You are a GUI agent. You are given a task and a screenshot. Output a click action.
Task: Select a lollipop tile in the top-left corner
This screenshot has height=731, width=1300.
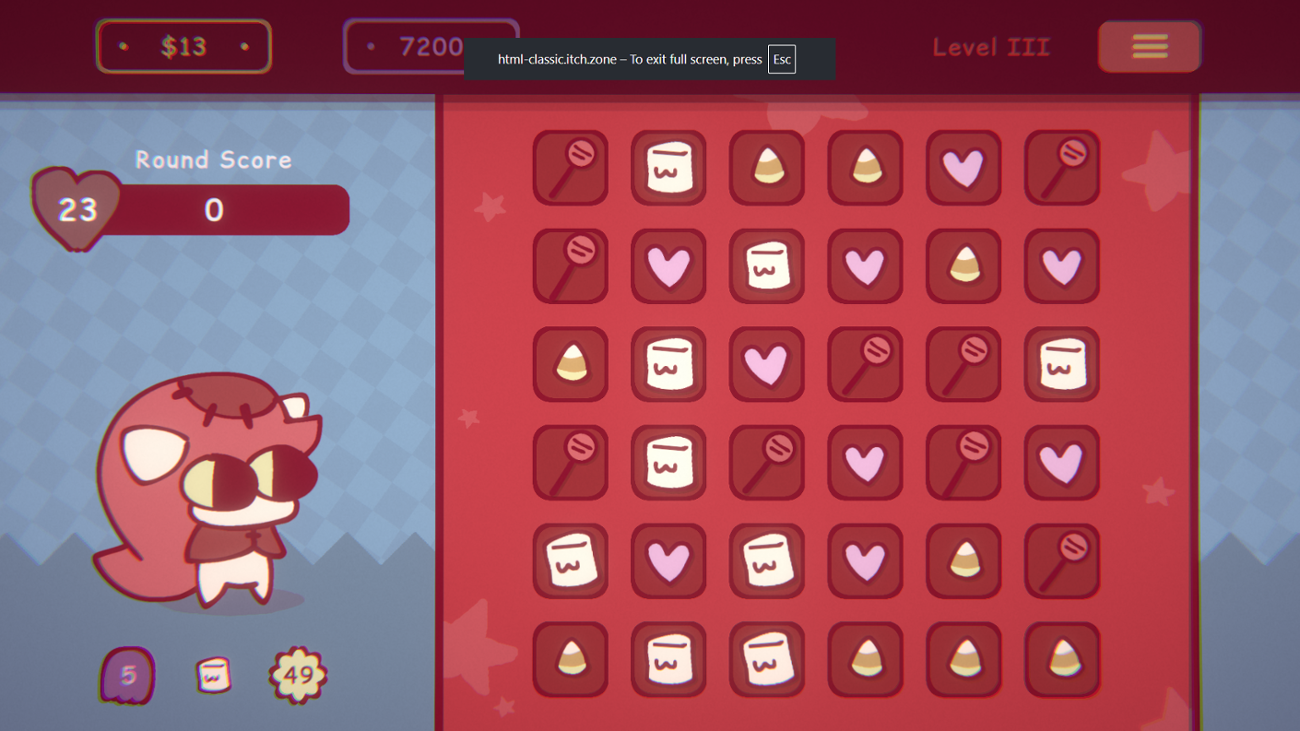[570, 167]
